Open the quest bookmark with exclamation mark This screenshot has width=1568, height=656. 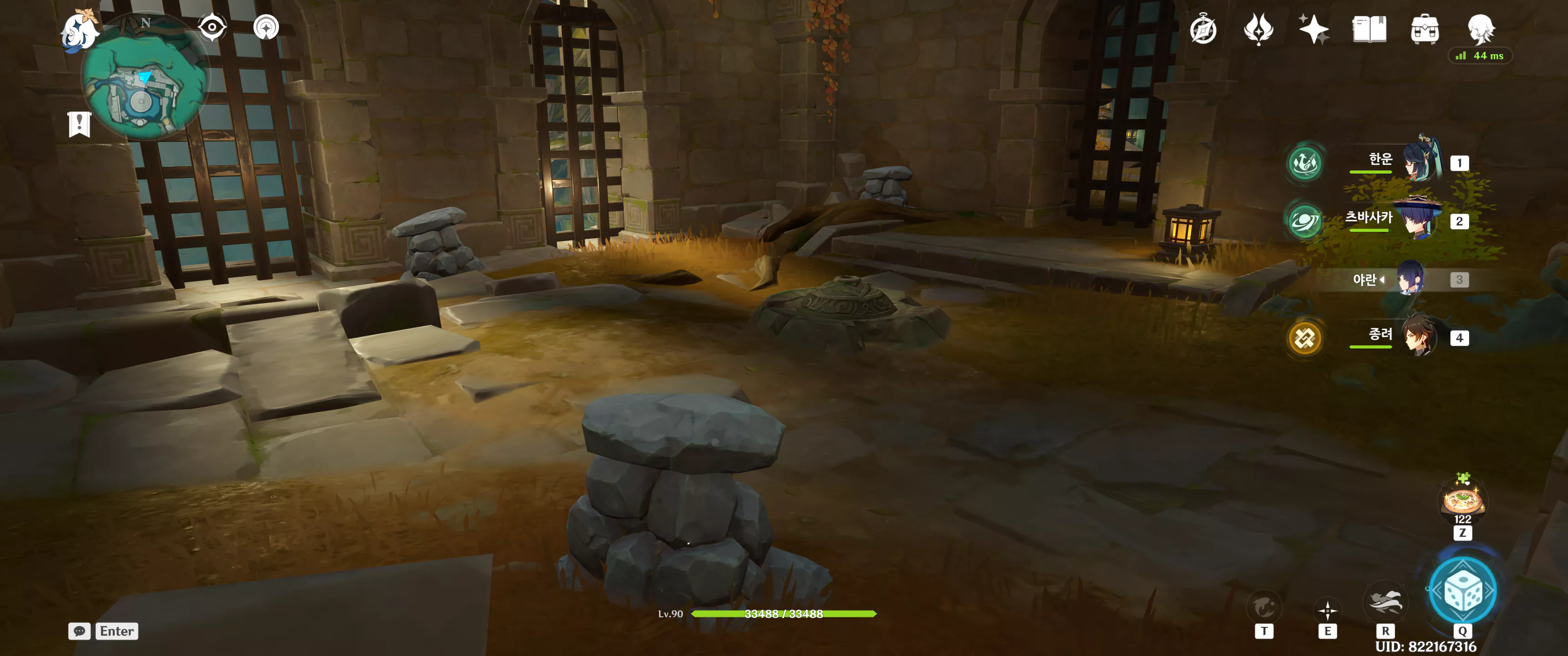tap(79, 124)
